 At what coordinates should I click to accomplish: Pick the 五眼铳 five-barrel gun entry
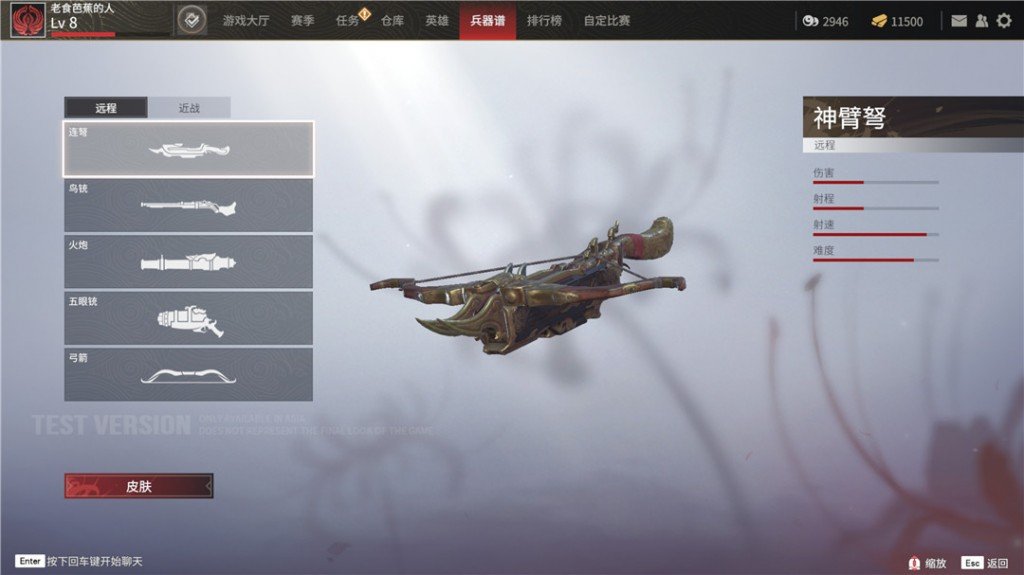point(188,318)
